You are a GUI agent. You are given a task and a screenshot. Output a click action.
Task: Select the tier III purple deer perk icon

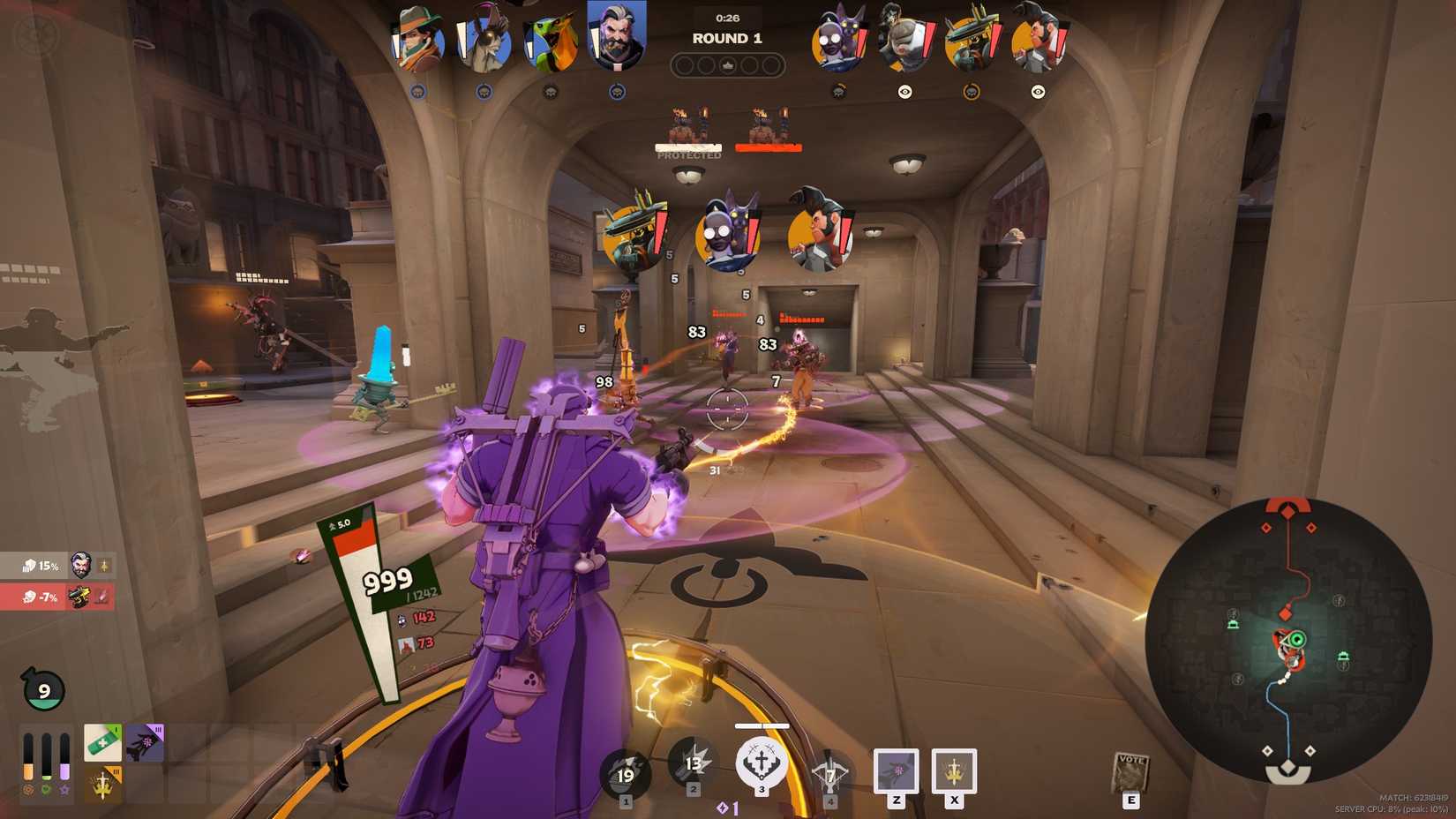(146, 741)
